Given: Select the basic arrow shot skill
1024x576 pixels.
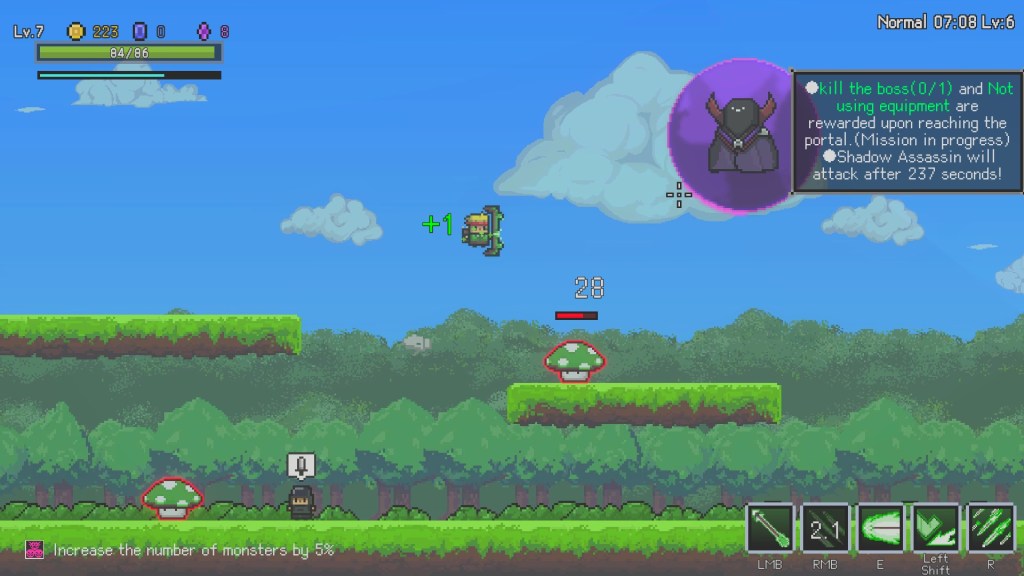Looking at the screenshot, I should tap(770, 528).
